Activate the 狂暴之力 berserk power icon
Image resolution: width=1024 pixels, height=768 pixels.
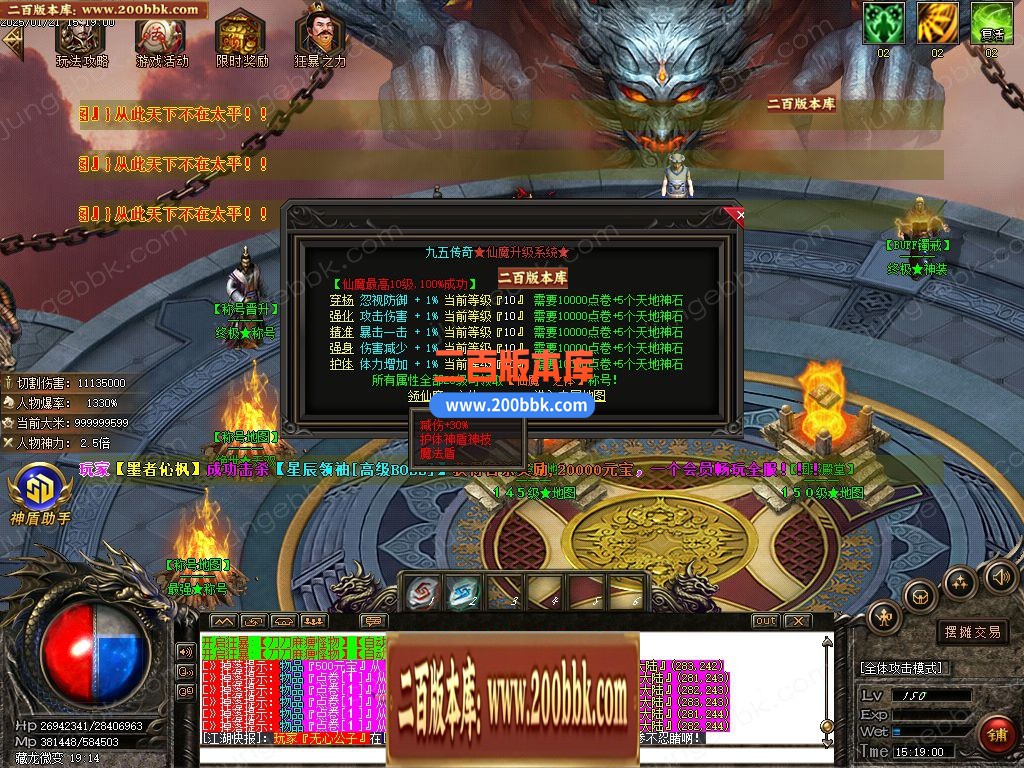pyautogui.click(x=320, y=40)
